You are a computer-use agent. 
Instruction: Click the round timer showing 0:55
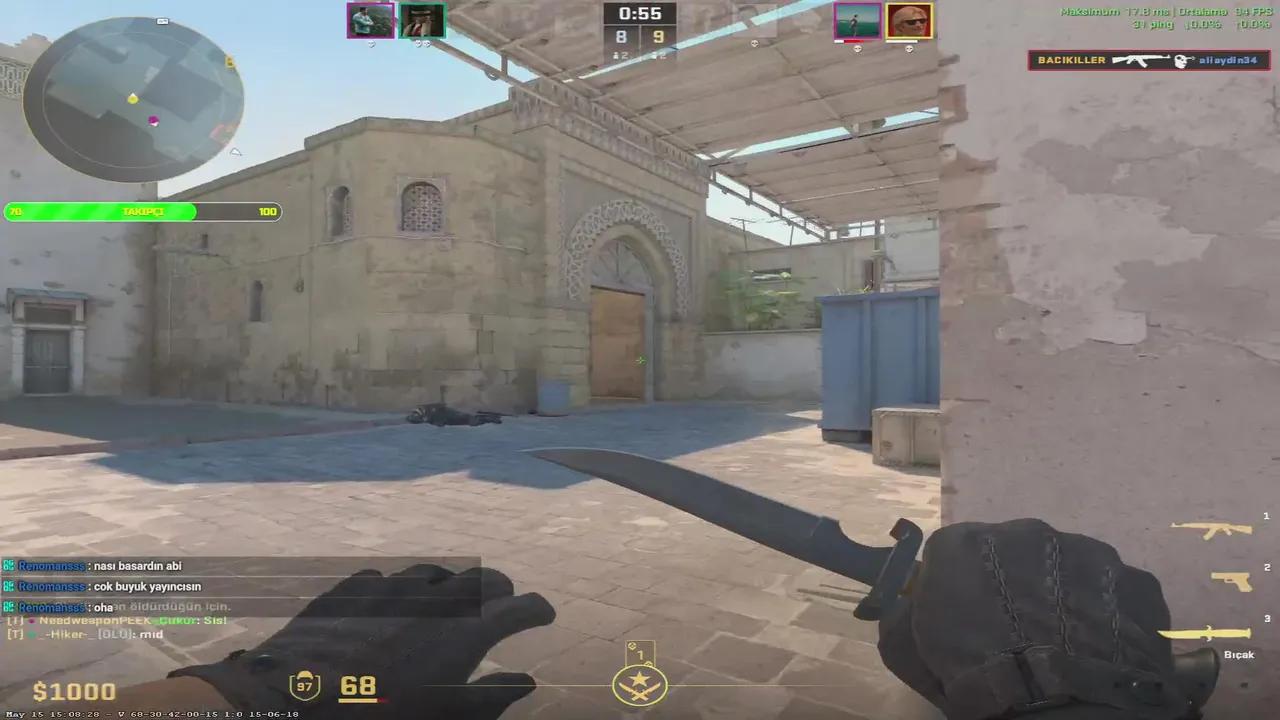pyautogui.click(x=639, y=14)
